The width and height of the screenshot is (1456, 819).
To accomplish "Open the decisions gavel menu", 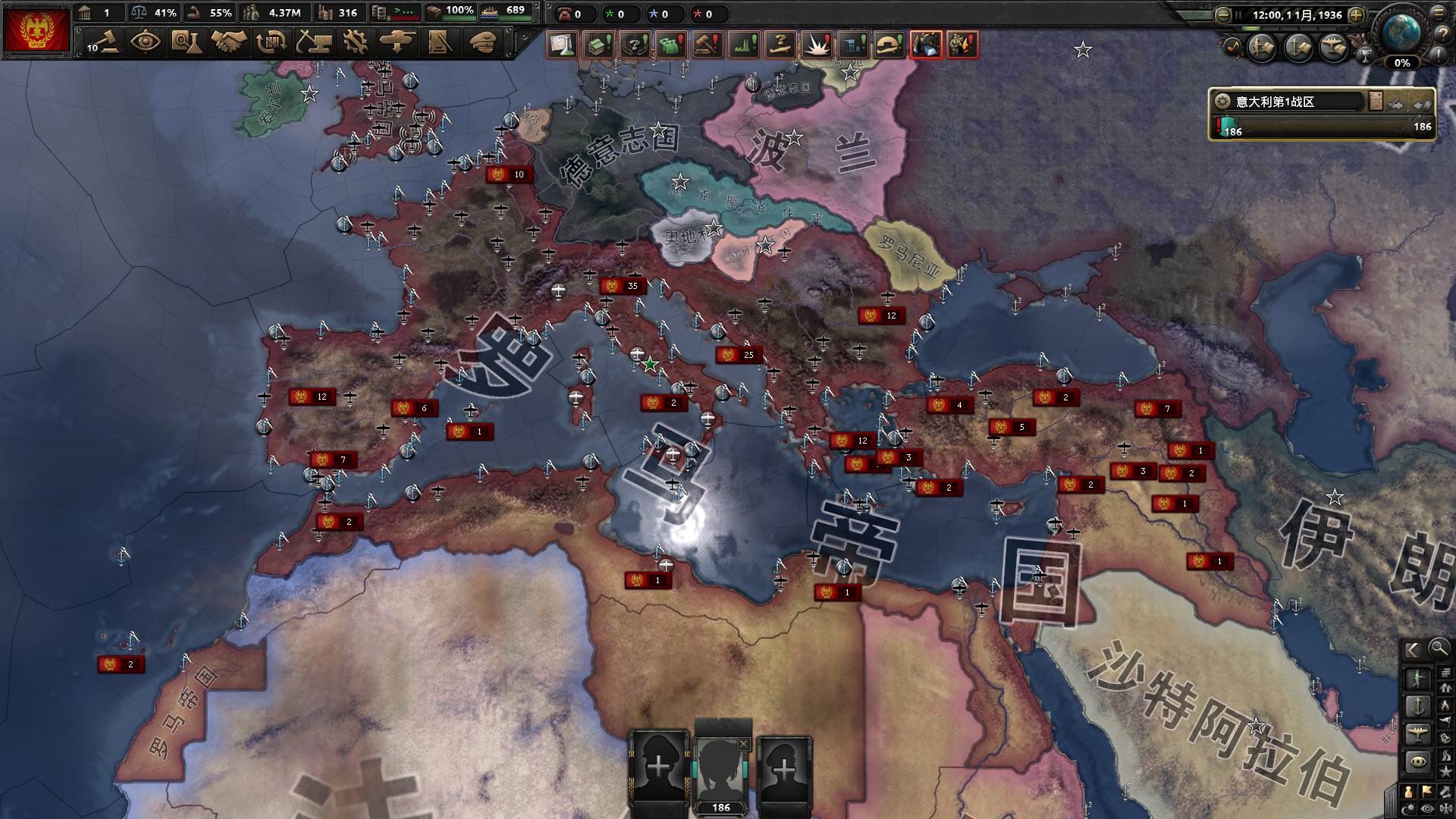I will (x=103, y=42).
